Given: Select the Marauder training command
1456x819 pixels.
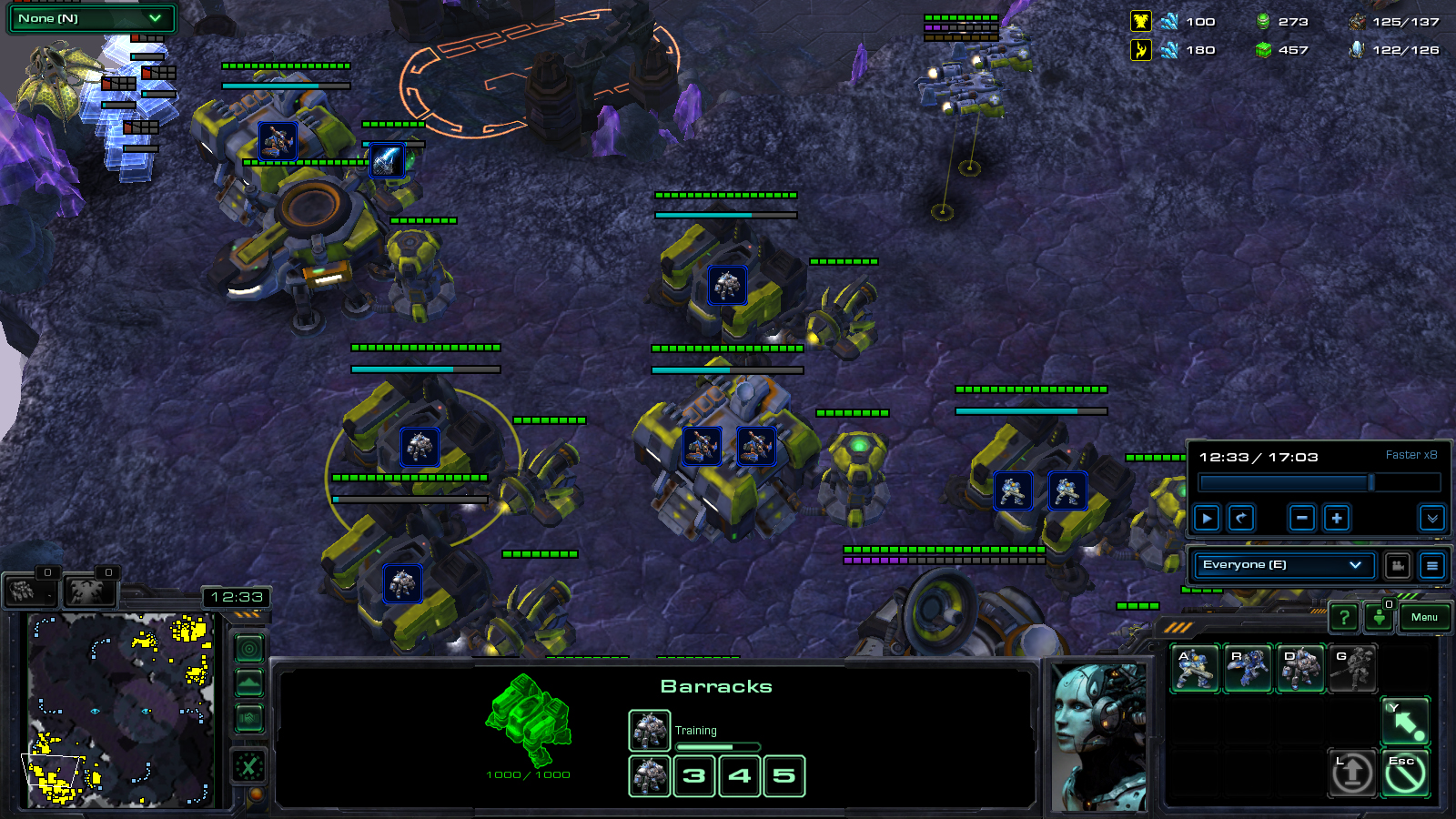Looking at the screenshot, I should click(1300, 669).
